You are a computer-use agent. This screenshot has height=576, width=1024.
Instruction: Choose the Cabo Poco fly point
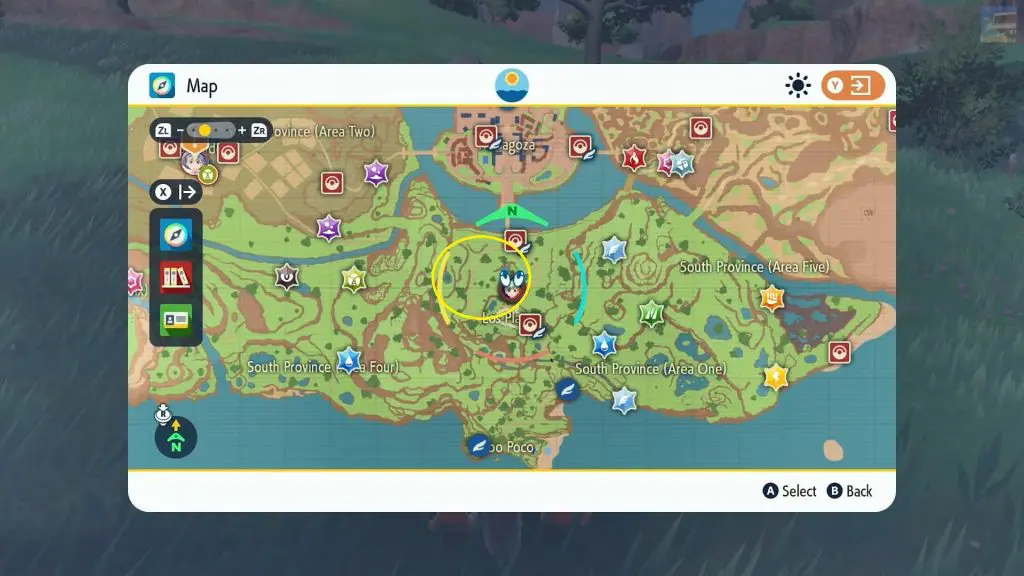point(480,446)
